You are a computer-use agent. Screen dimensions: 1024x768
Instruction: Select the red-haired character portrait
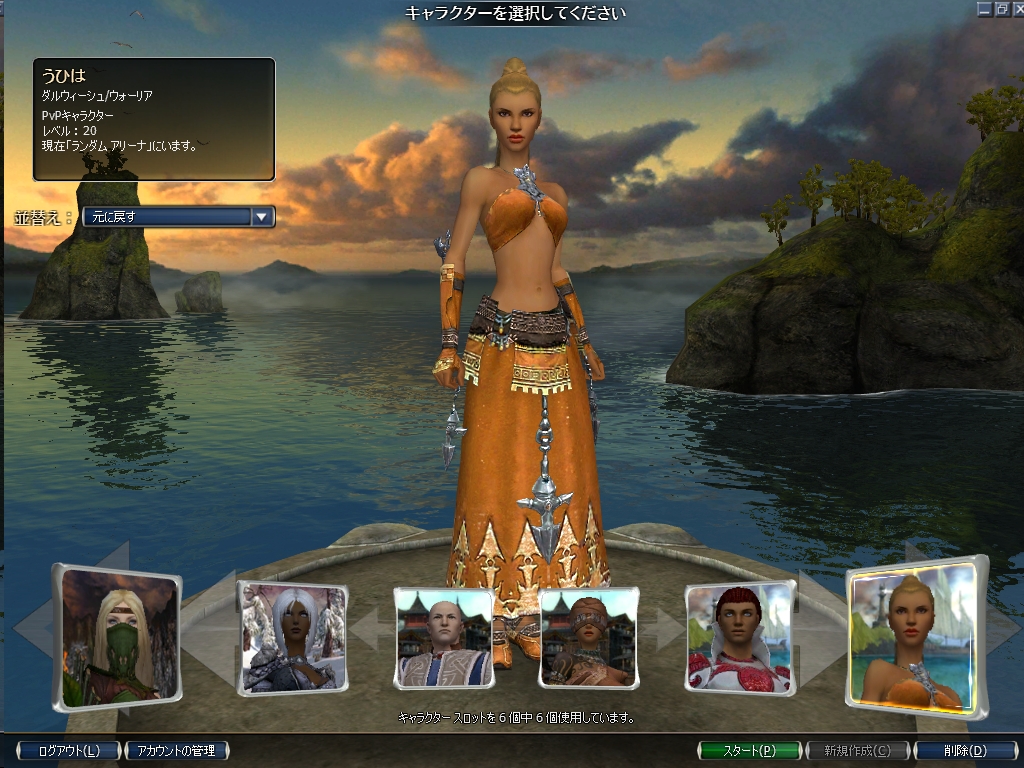point(740,638)
